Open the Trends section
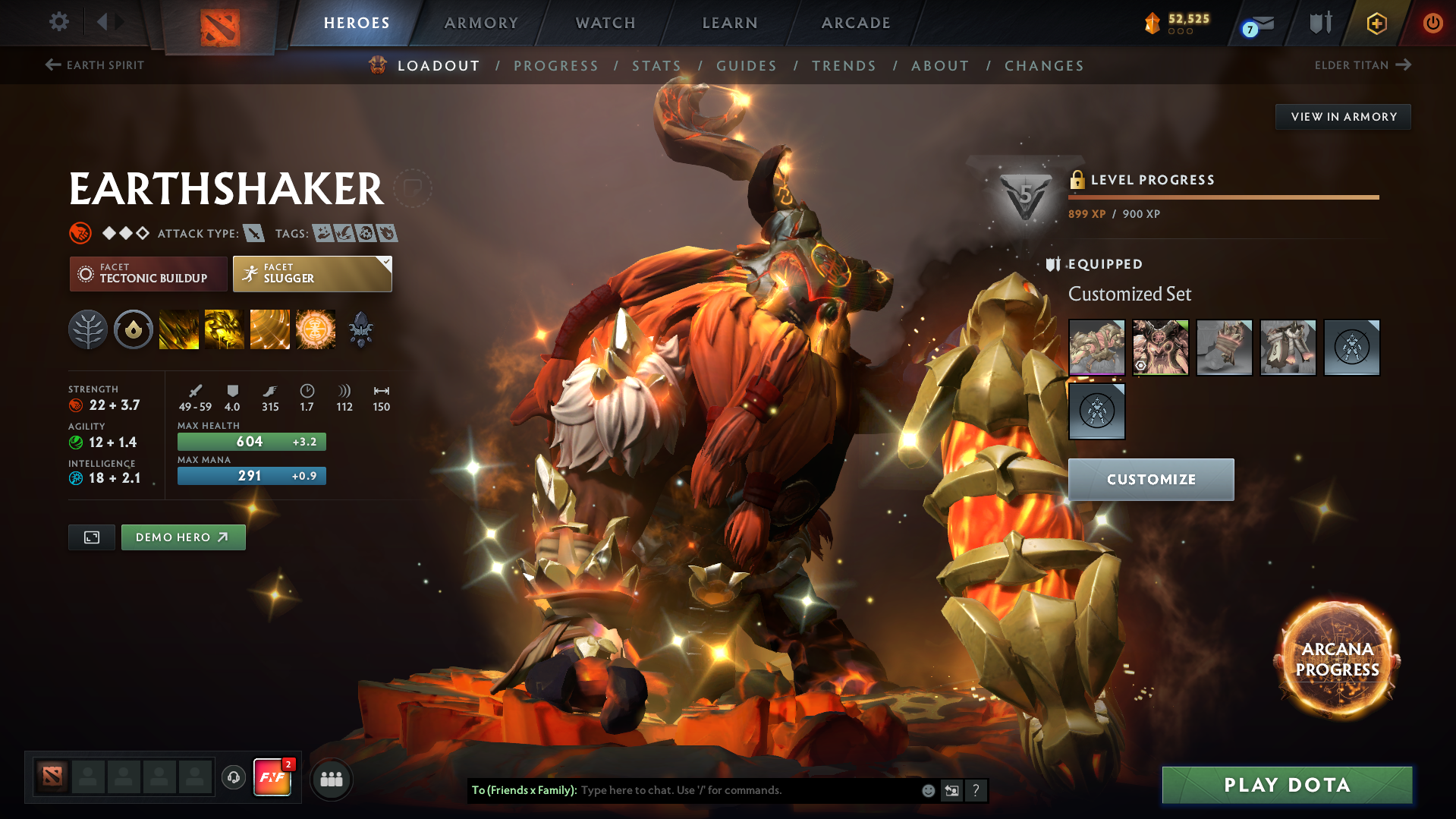The image size is (1456, 819). pos(844,66)
